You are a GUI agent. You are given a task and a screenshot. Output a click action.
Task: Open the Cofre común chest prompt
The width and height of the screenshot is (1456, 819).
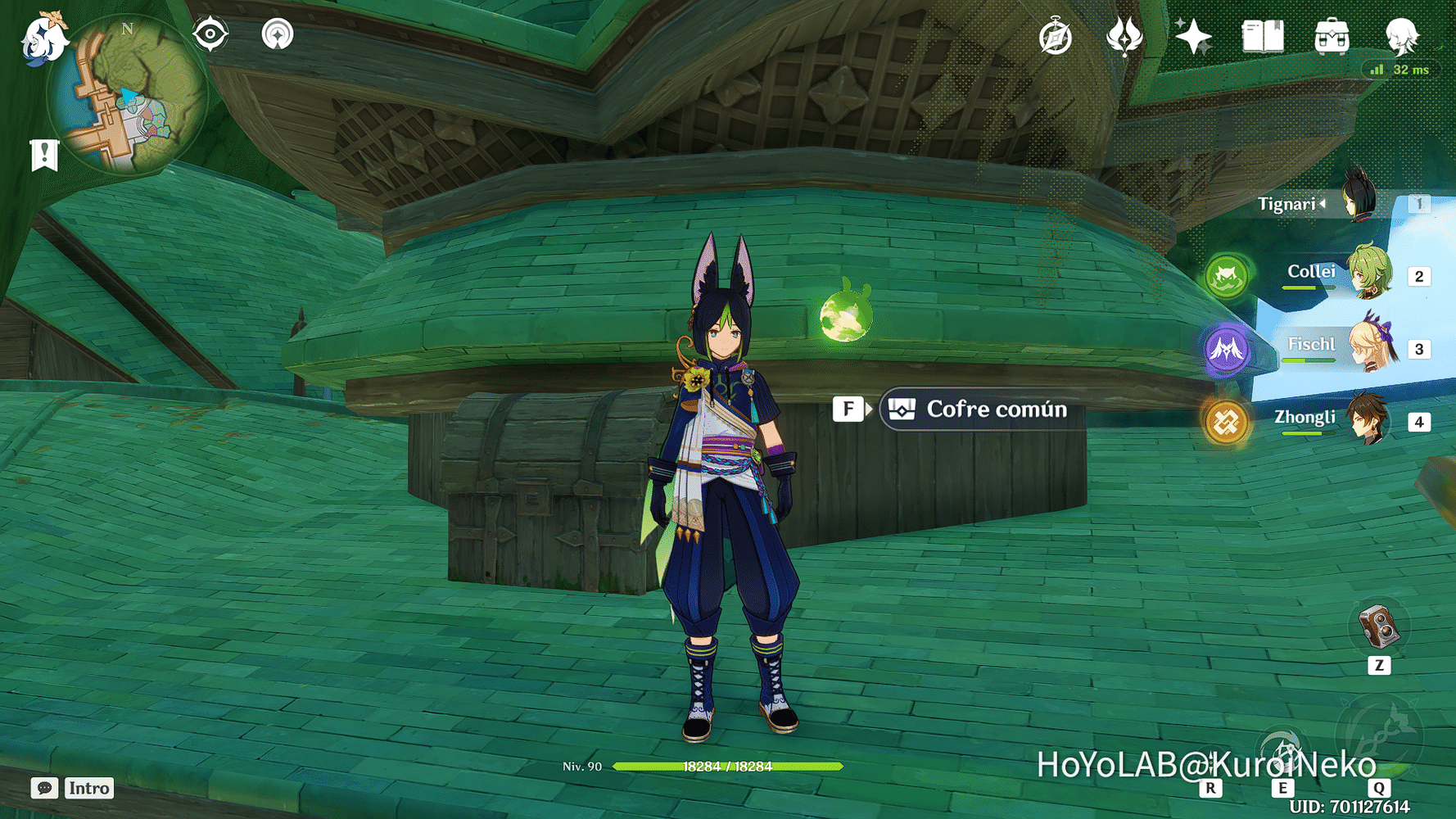coord(977,409)
